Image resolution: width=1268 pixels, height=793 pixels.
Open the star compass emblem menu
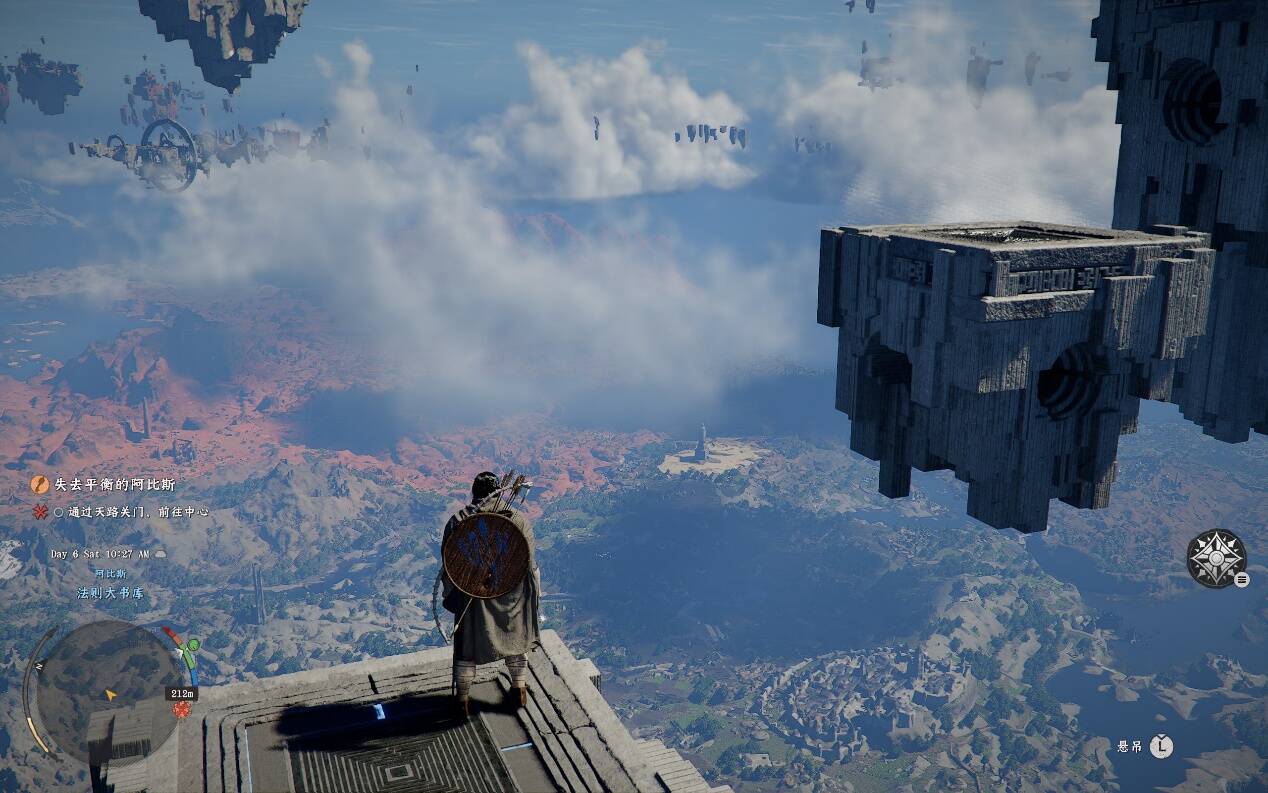[1215, 558]
